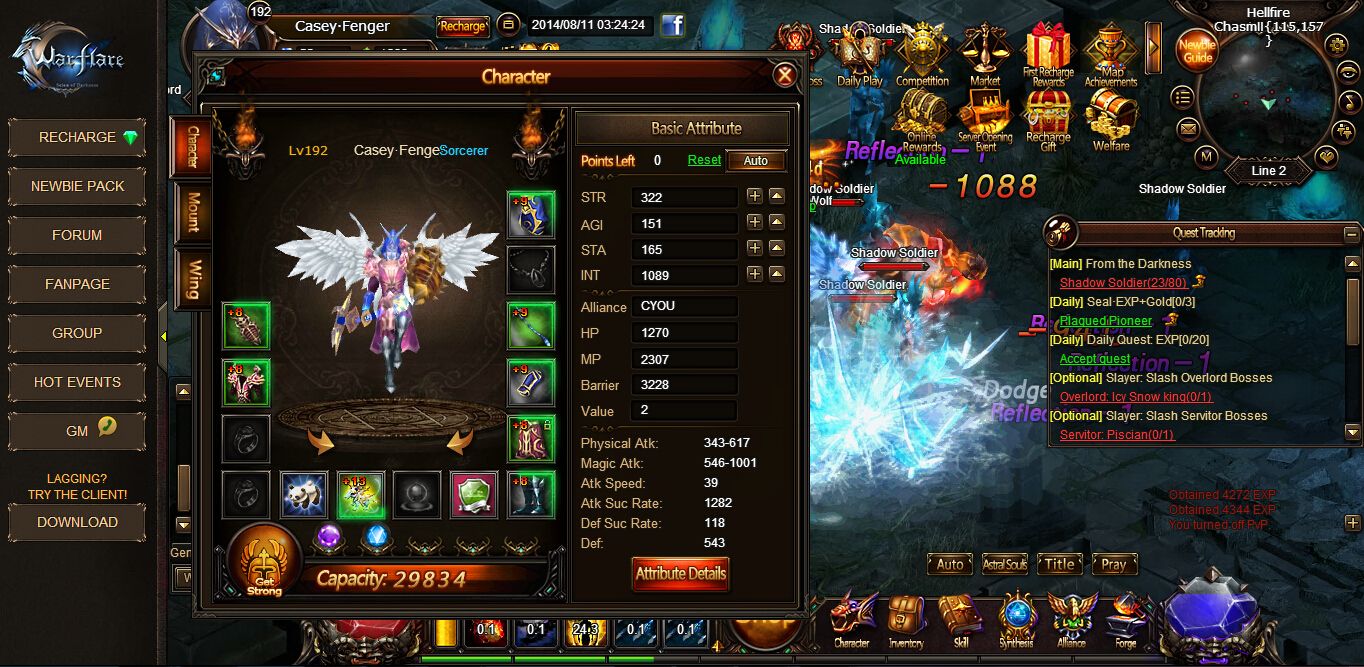Open Attribute Details
This screenshot has height=667, width=1364.
click(680, 573)
